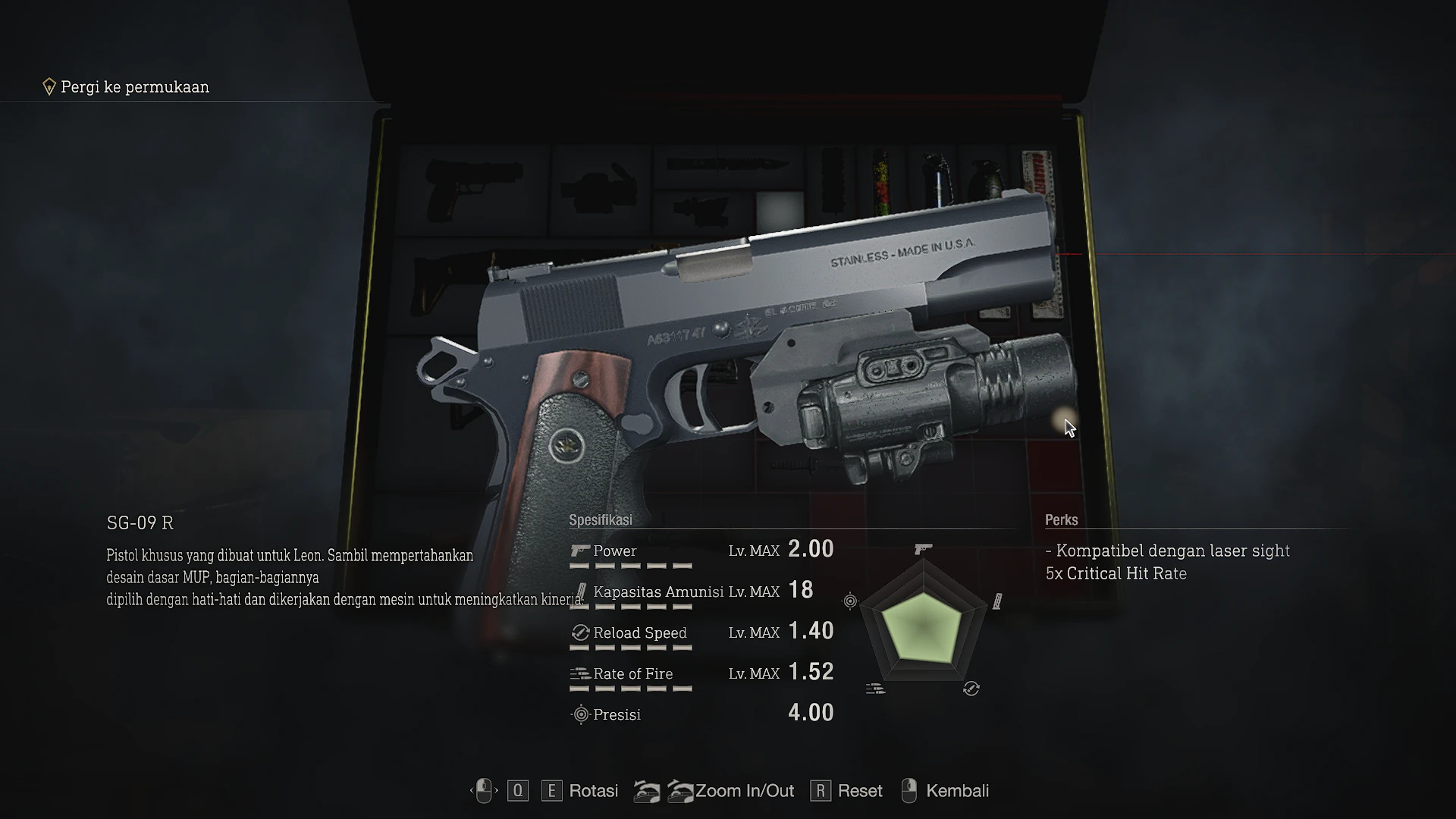Open the 'Pergi ke permukaan' objective tracker
The height and width of the screenshot is (819, 1456).
click(134, 87)
